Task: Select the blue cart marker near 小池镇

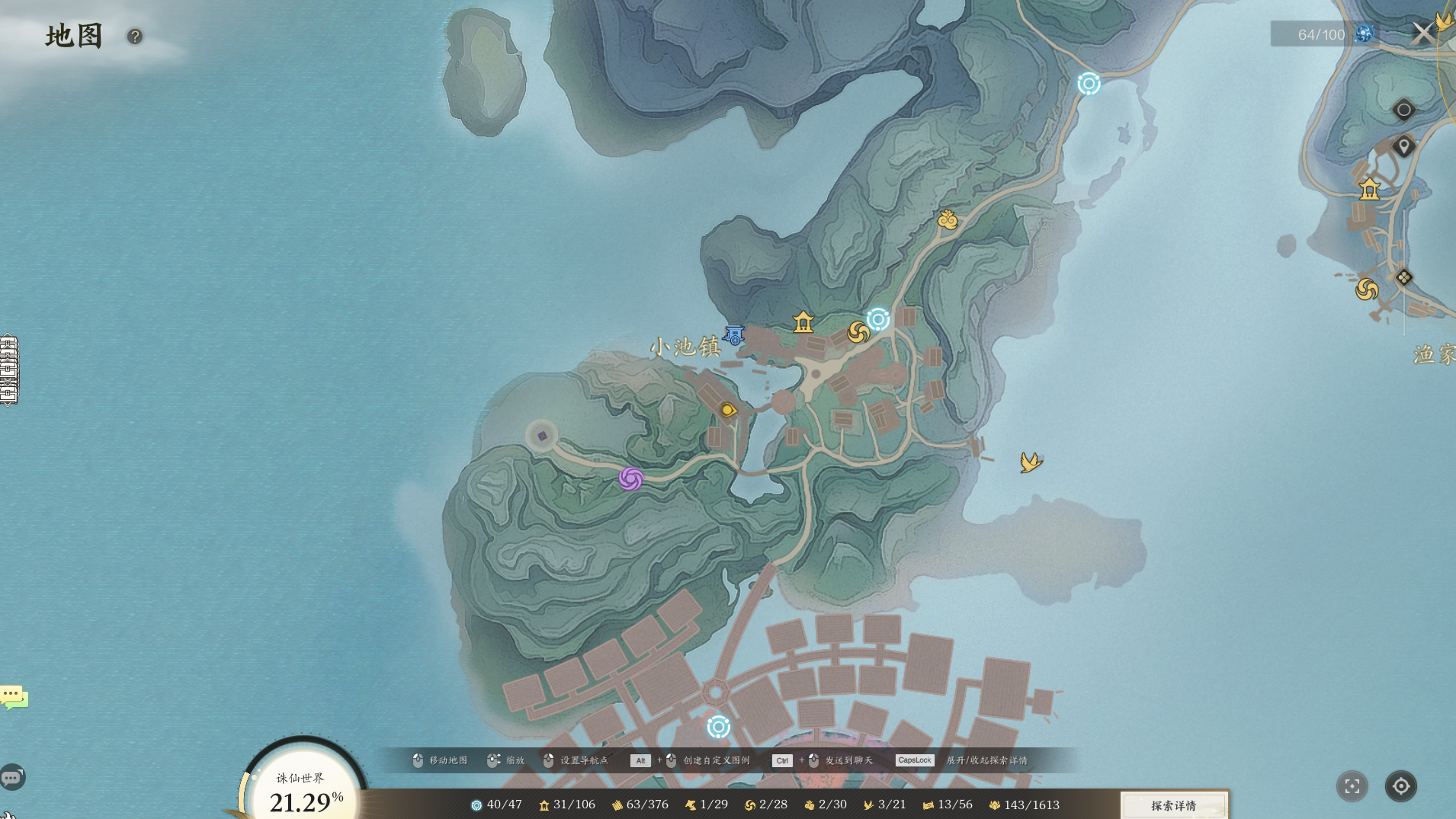Action: tap(734, 335)
